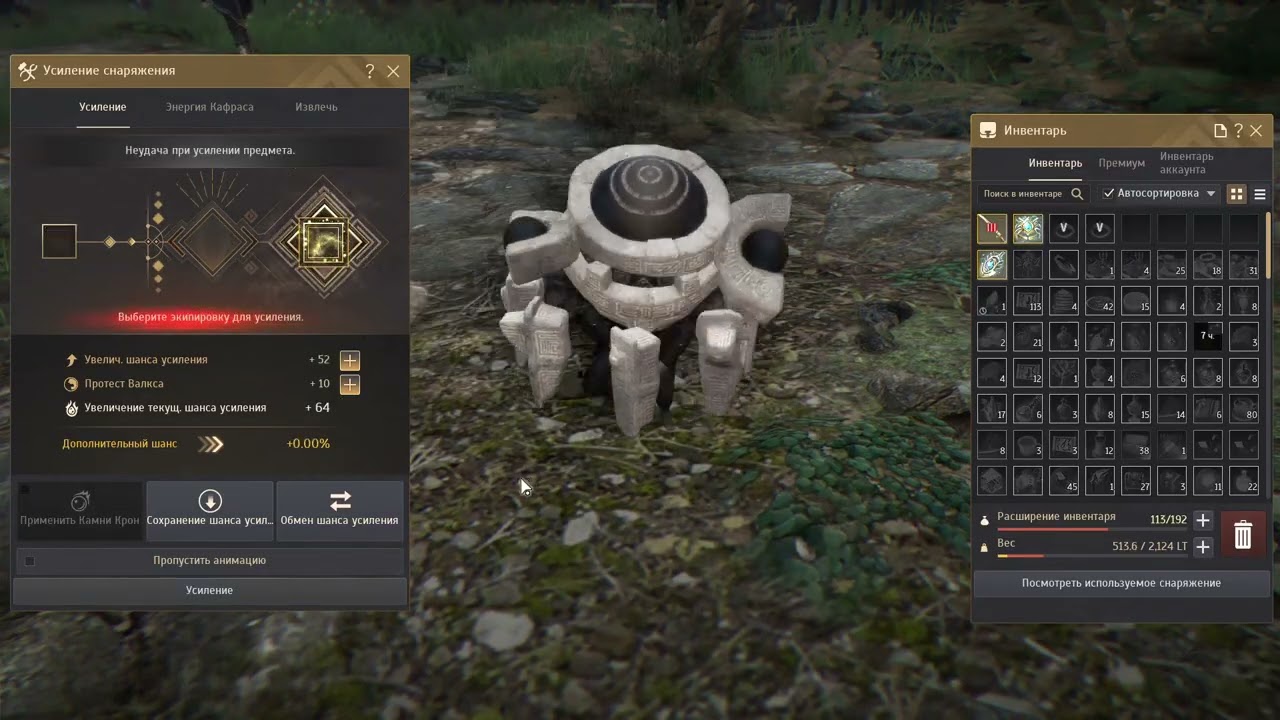Close the Инвентарь window
Image resolution: width=1280 pixels, height=720 pixels.
(1256, 130)
